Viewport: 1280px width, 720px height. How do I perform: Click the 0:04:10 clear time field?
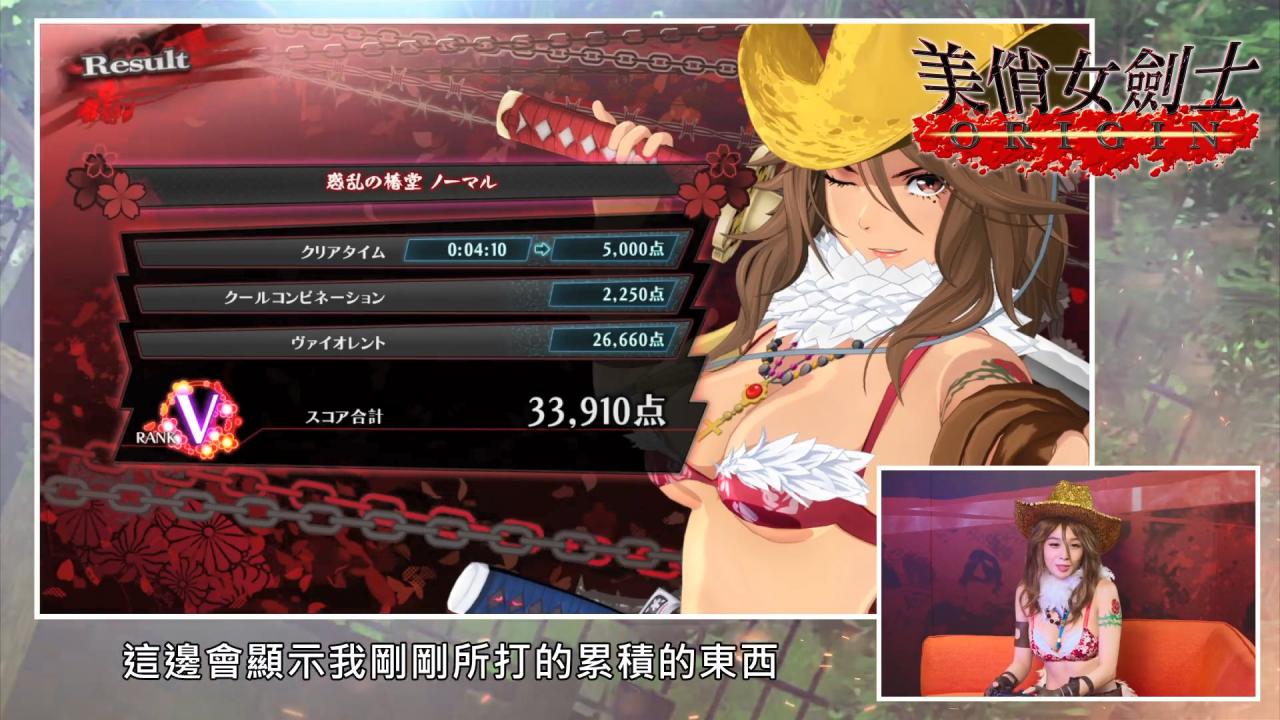pyautogui.click(x=479, y=247)
